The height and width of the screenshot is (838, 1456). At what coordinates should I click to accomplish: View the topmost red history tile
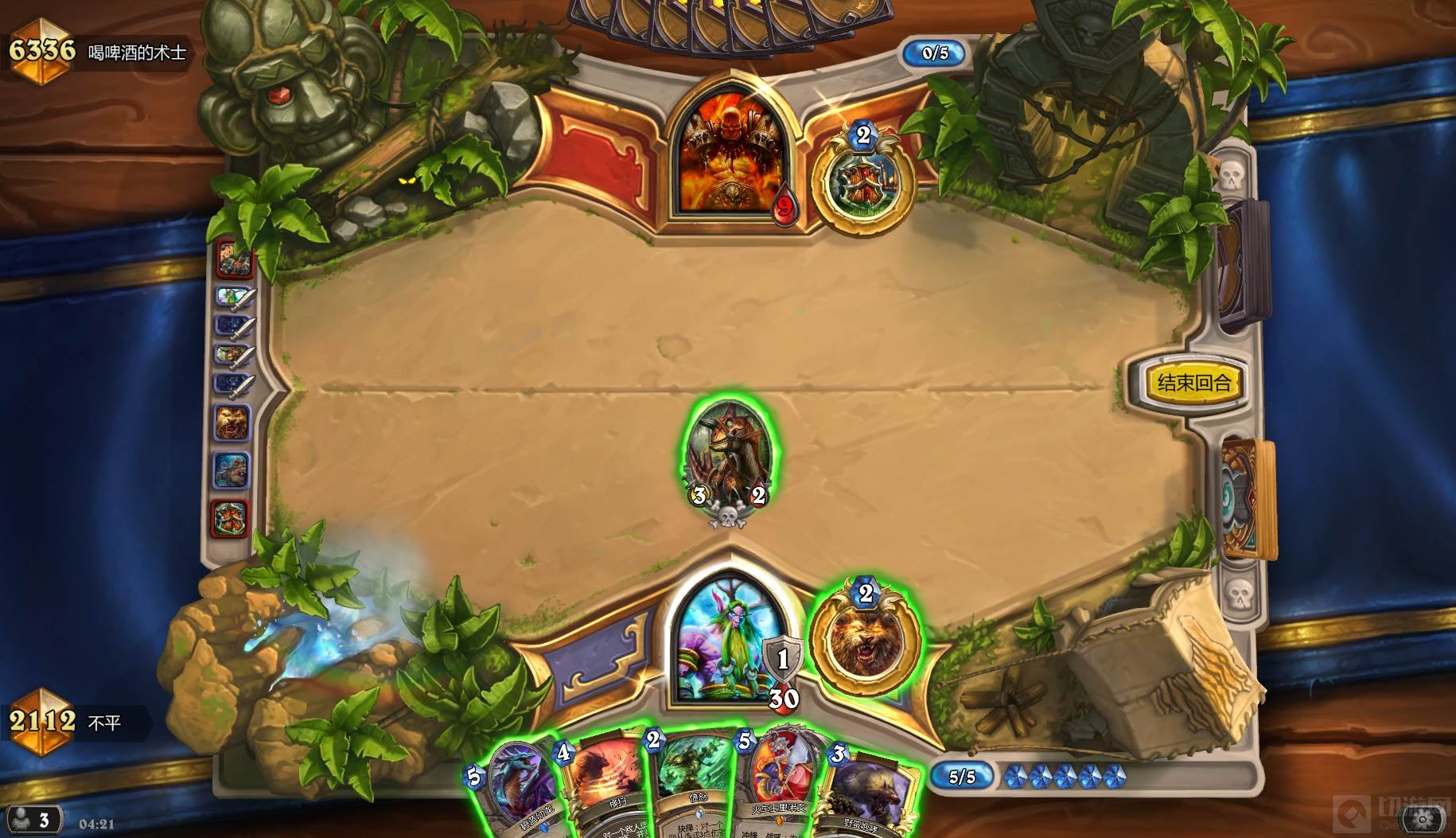pos(234,258)
